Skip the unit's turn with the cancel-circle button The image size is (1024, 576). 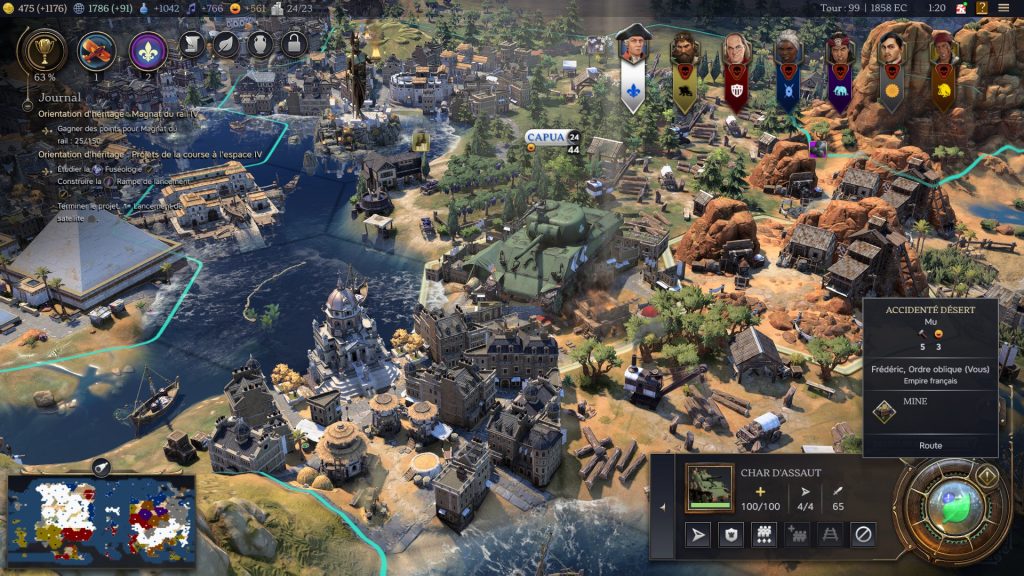click(862, 536)
